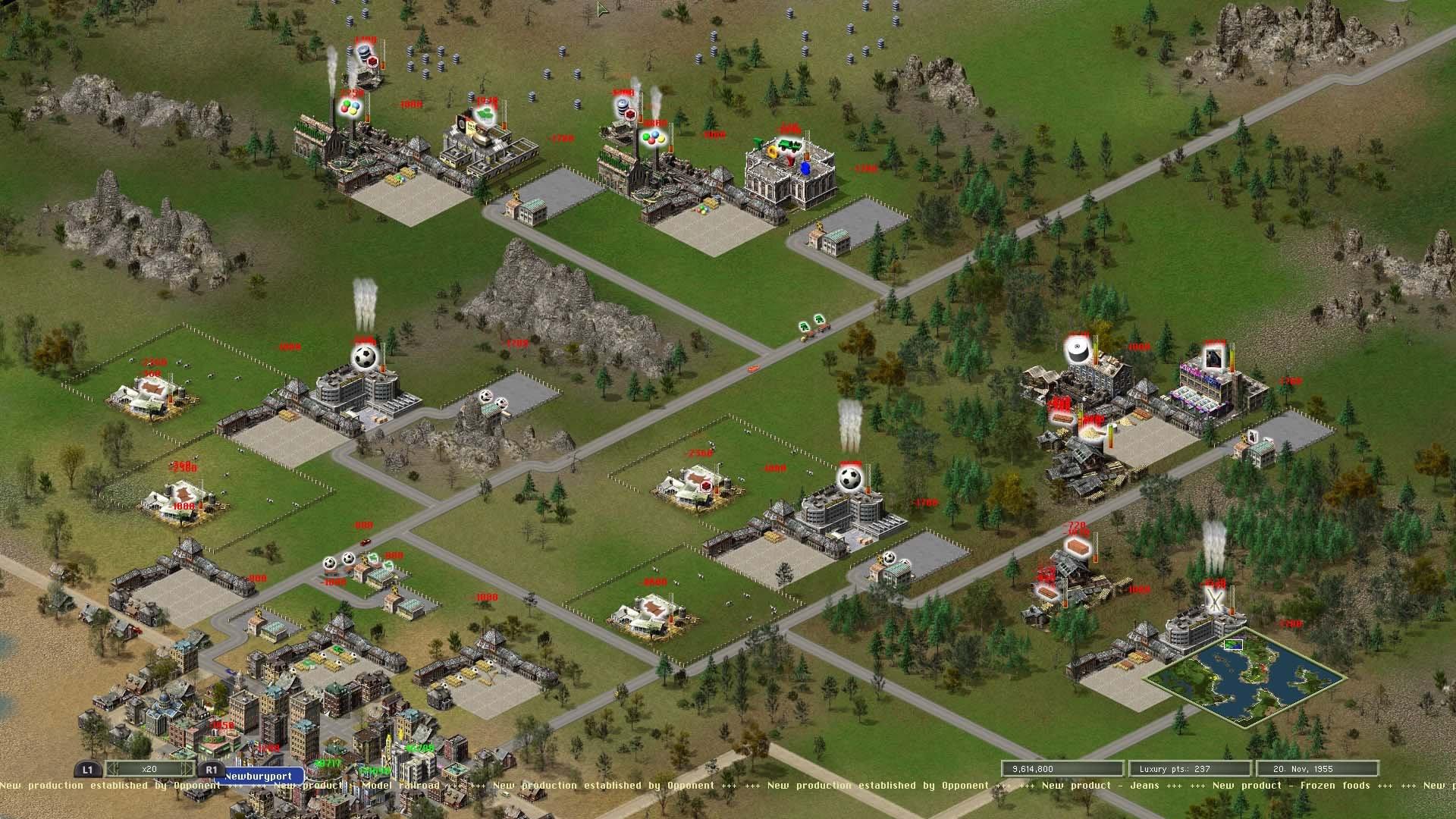Viewport: 1456px width, 819px height.
Task: Click the x20 game speed field
Action: click(x=149, y=769)
